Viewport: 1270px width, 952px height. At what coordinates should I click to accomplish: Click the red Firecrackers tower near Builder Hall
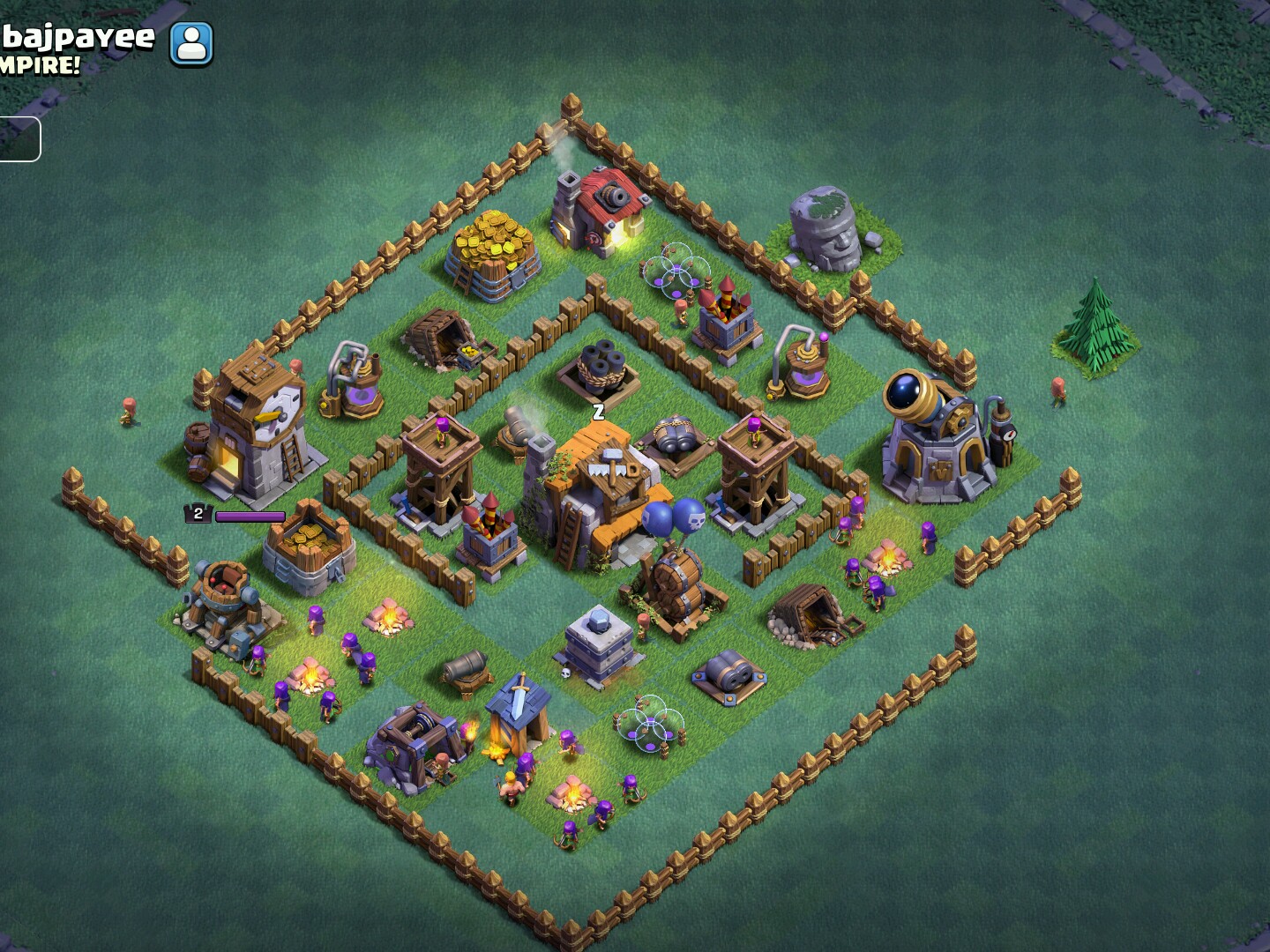point(489,529)
